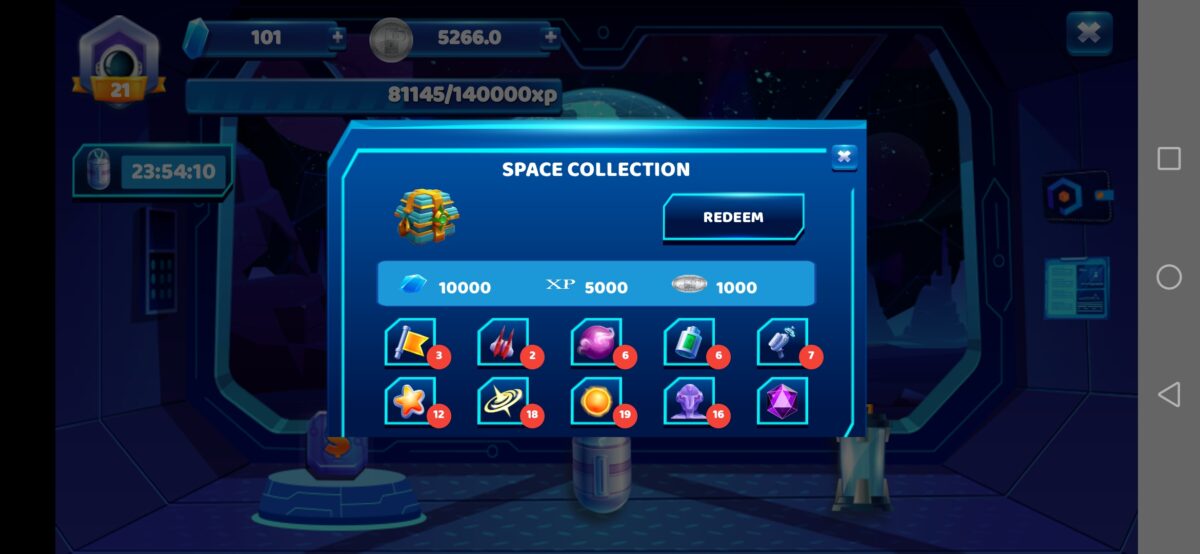Select the green battery canister collectible
The height and width of the screenshot is (554, 1200).
pos(689,343)
